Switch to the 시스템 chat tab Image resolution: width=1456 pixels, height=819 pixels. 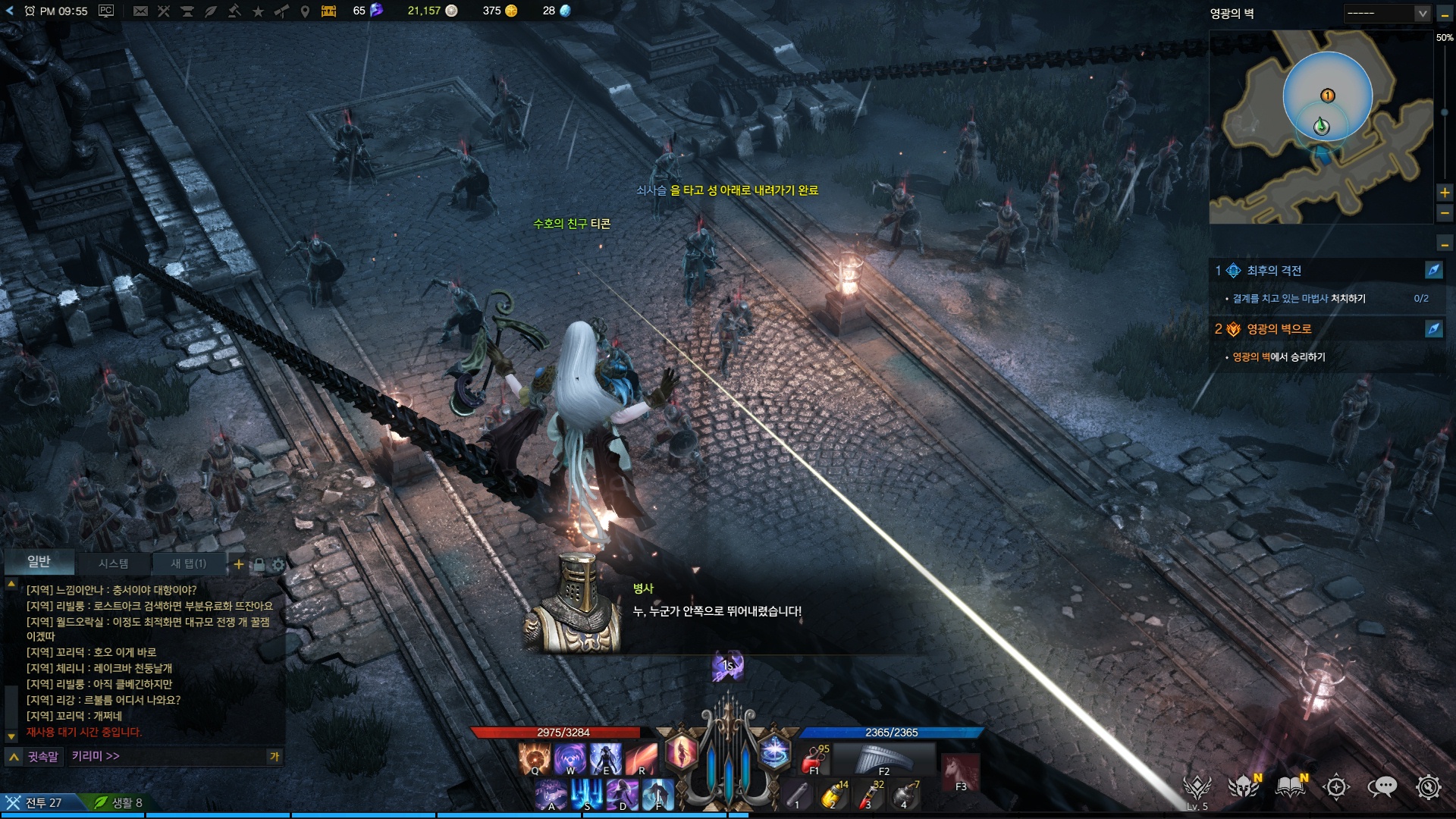point(113,563)
